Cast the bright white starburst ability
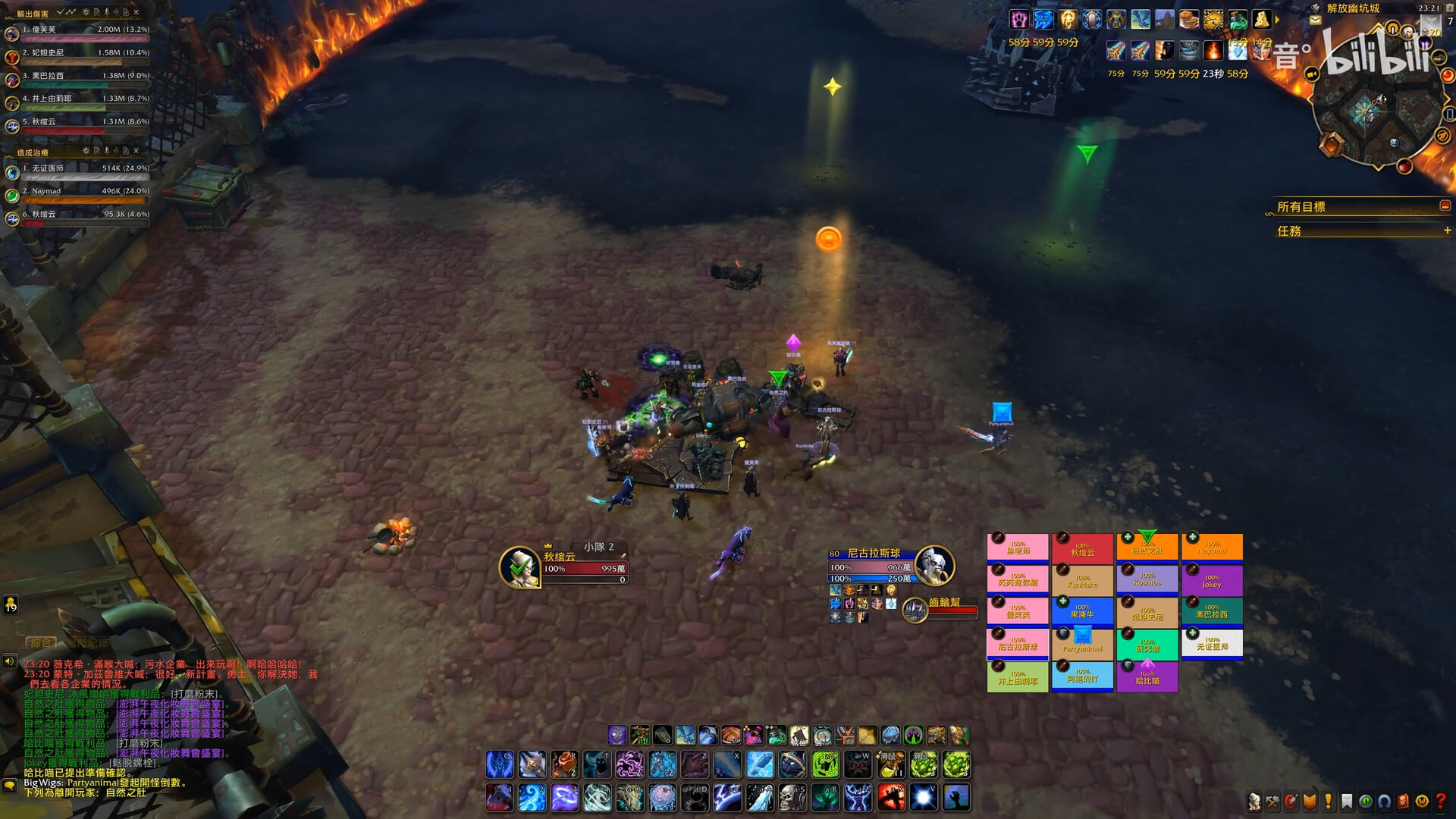 923,798
